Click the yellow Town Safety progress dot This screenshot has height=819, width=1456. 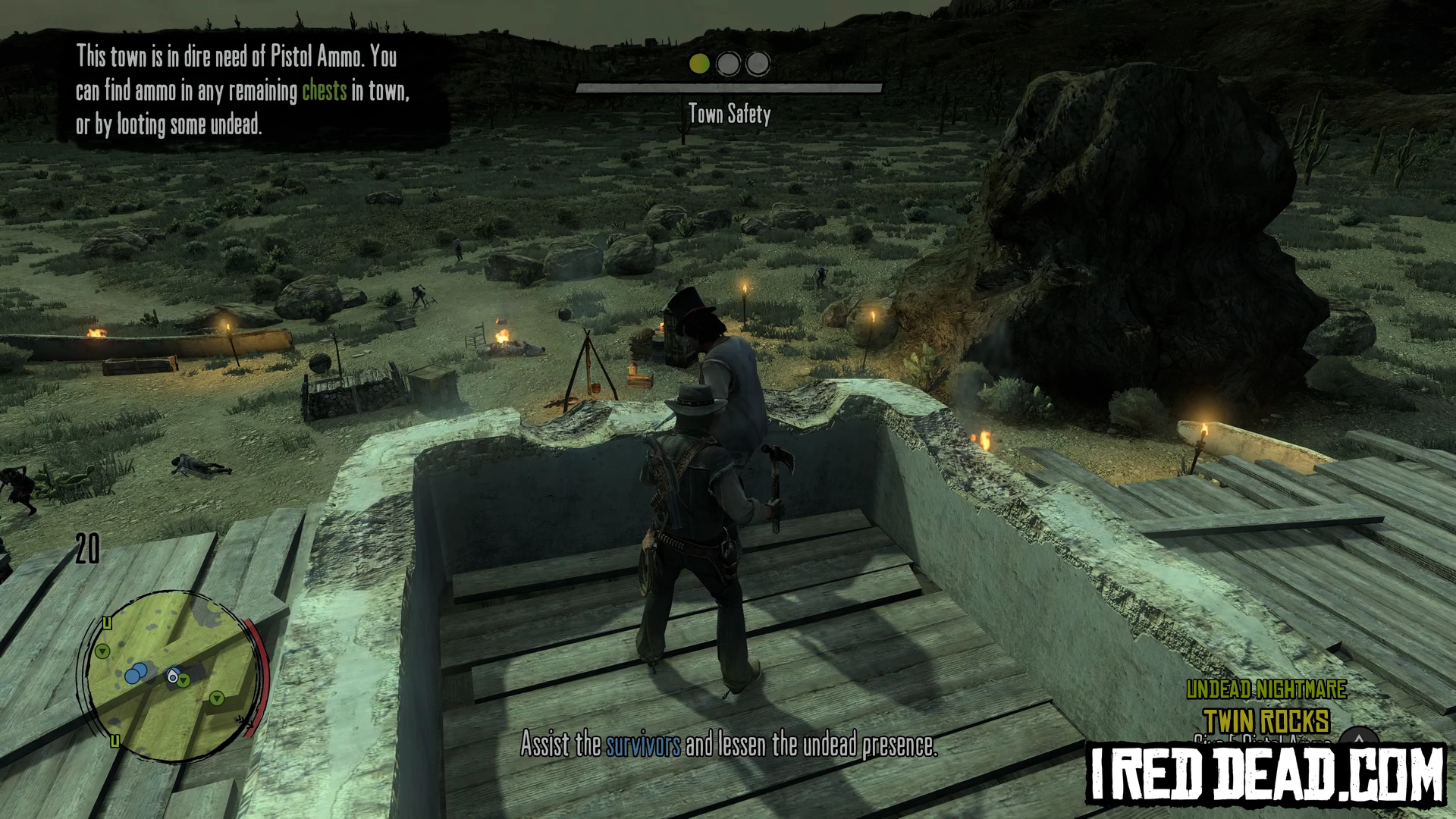click(699, 64)
